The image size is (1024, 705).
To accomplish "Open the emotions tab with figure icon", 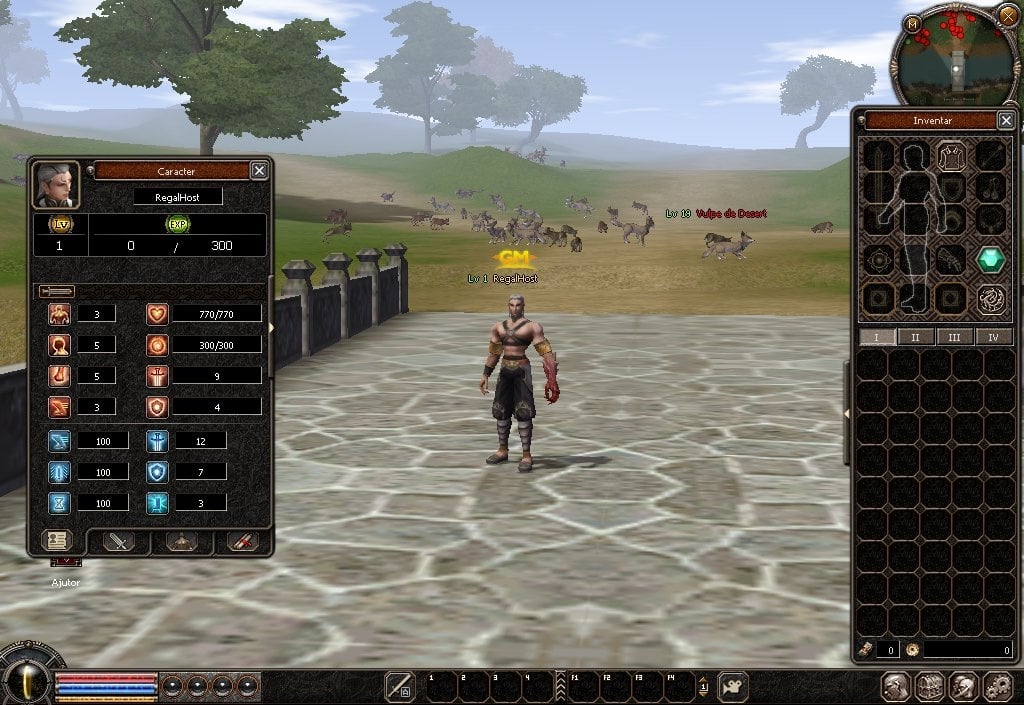I will coord(181,541).
